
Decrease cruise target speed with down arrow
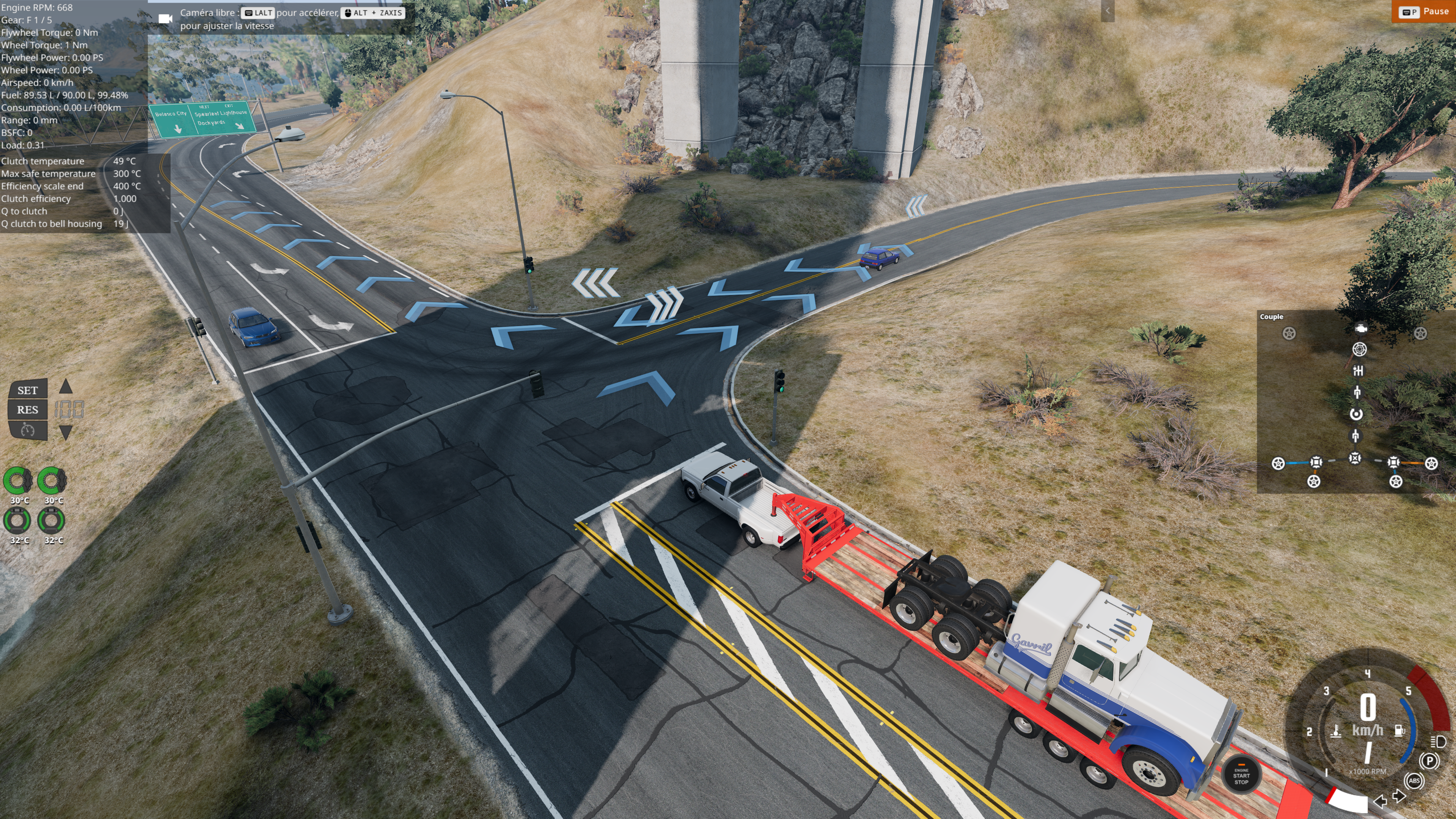tap(66, 432)
